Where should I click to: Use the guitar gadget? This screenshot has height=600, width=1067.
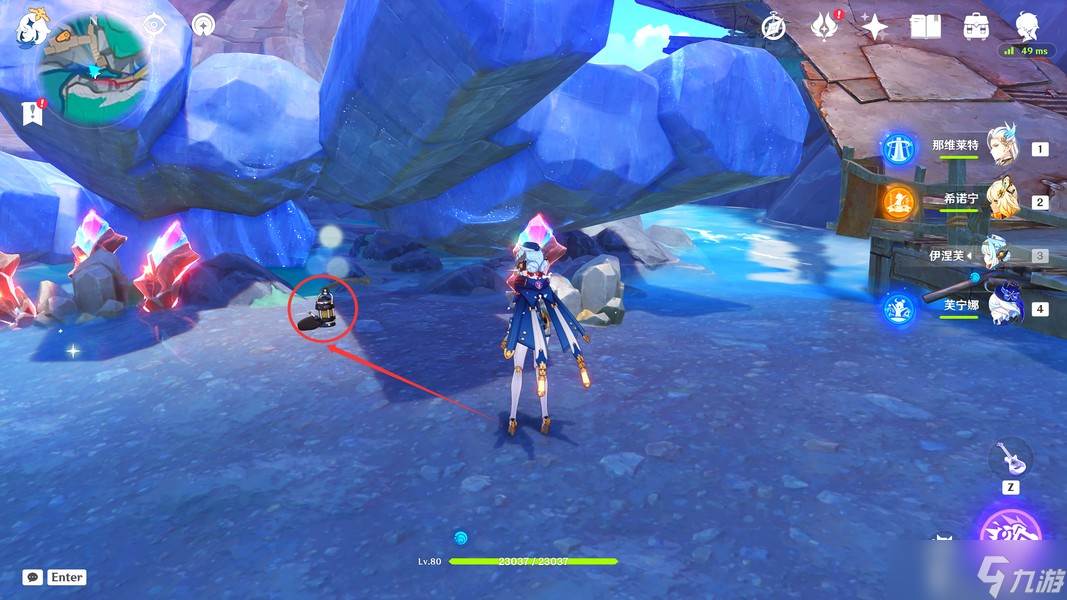click(1010, 459)
